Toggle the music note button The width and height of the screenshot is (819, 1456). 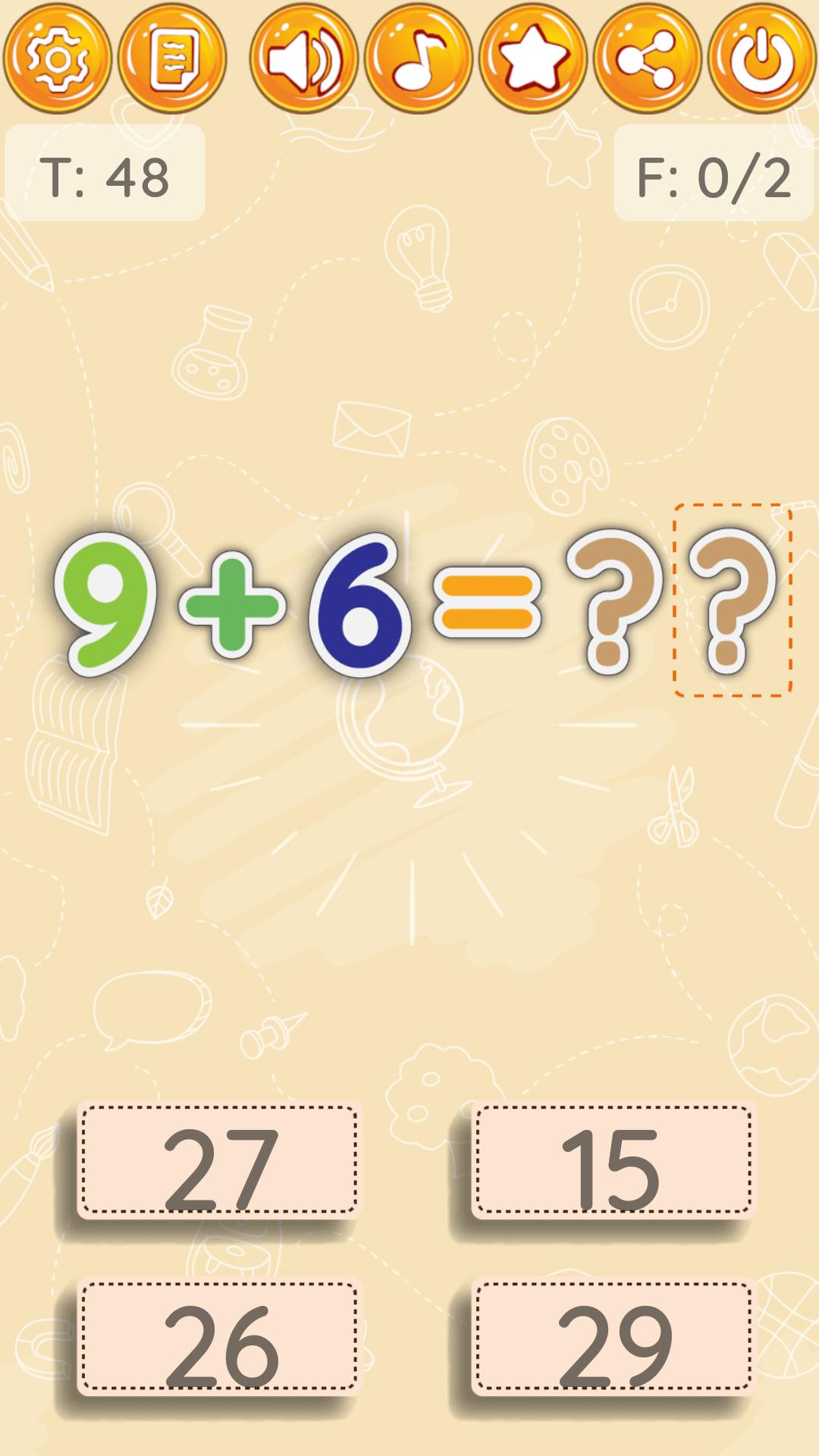click(x=419, y=58)
